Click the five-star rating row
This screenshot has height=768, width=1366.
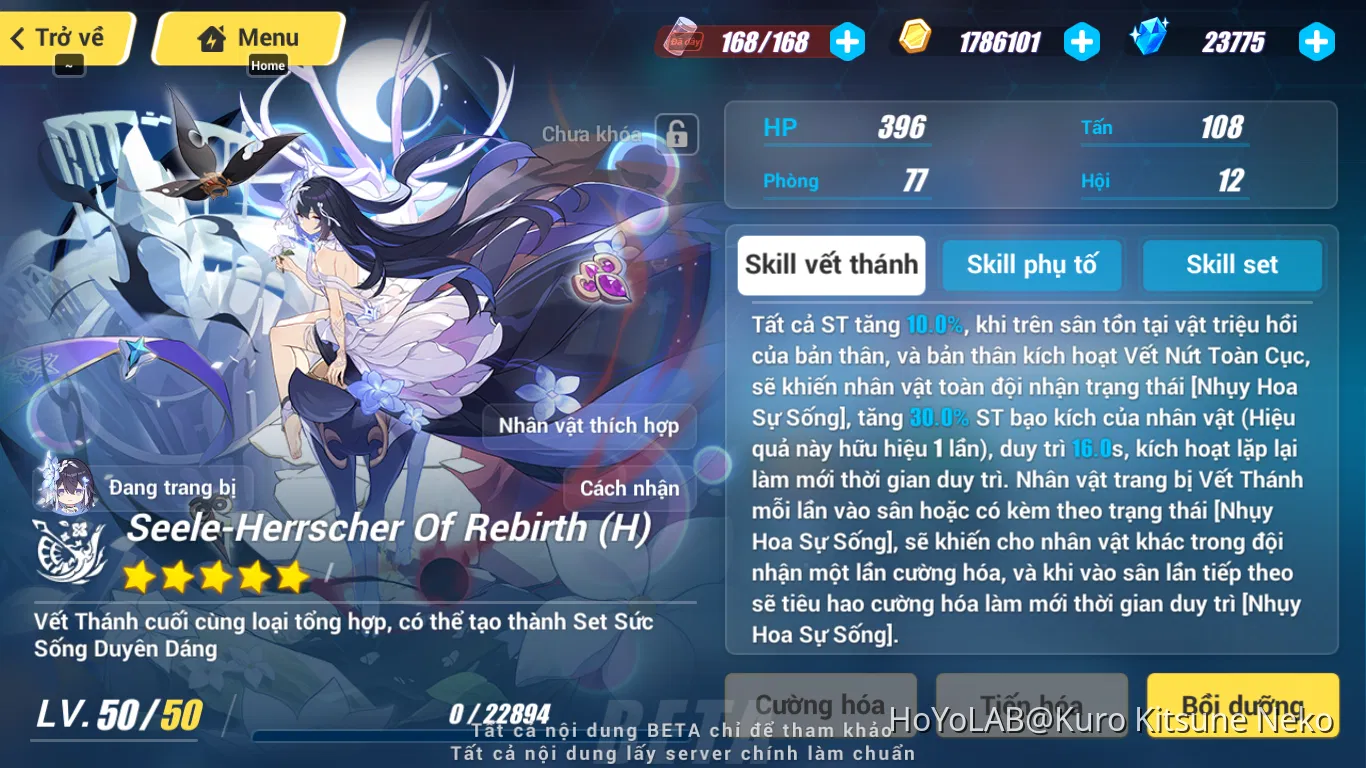[x=215, y=577]
